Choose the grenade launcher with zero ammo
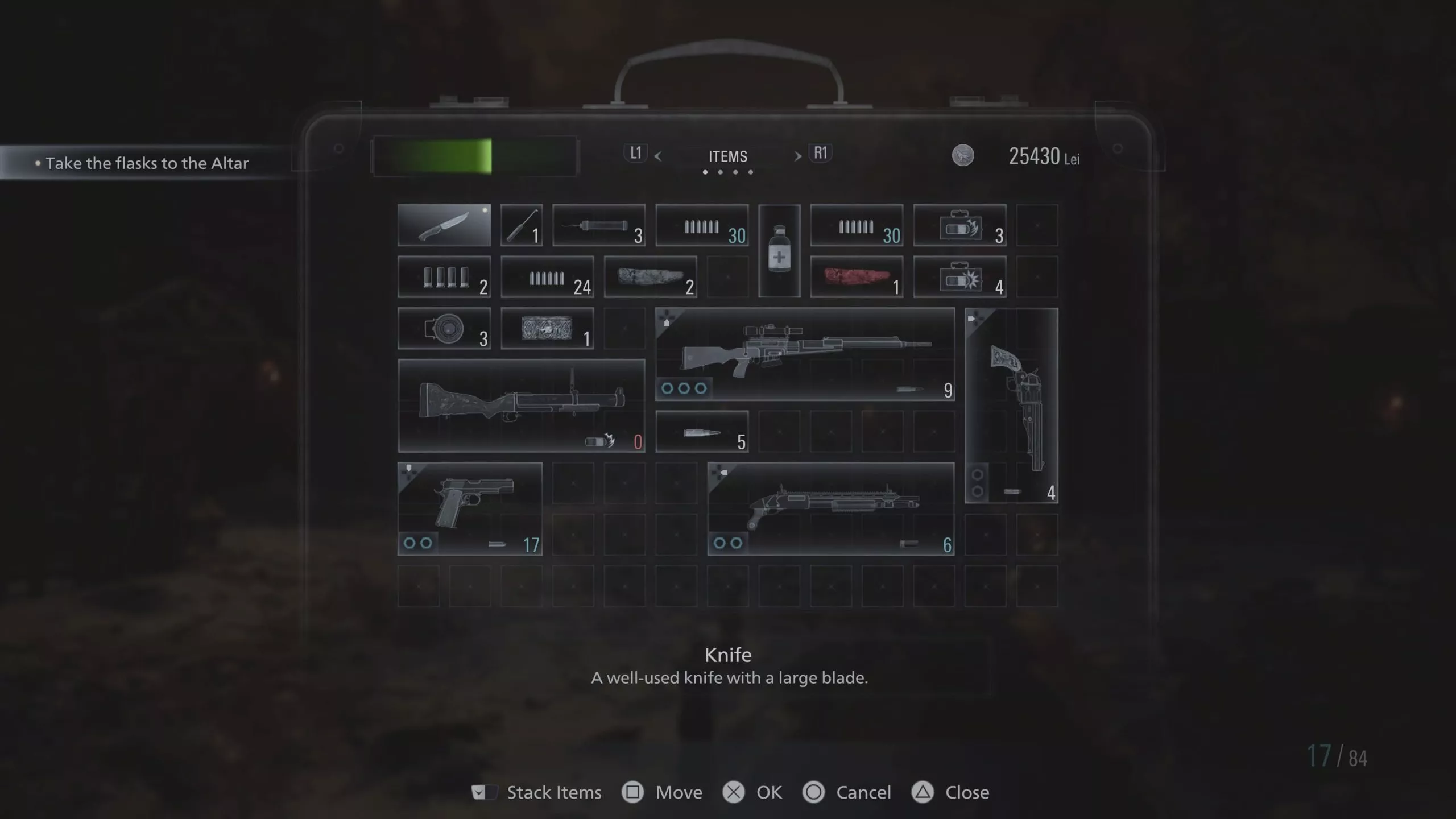This screenshot has height=819, width=1456. coord(521,405)
